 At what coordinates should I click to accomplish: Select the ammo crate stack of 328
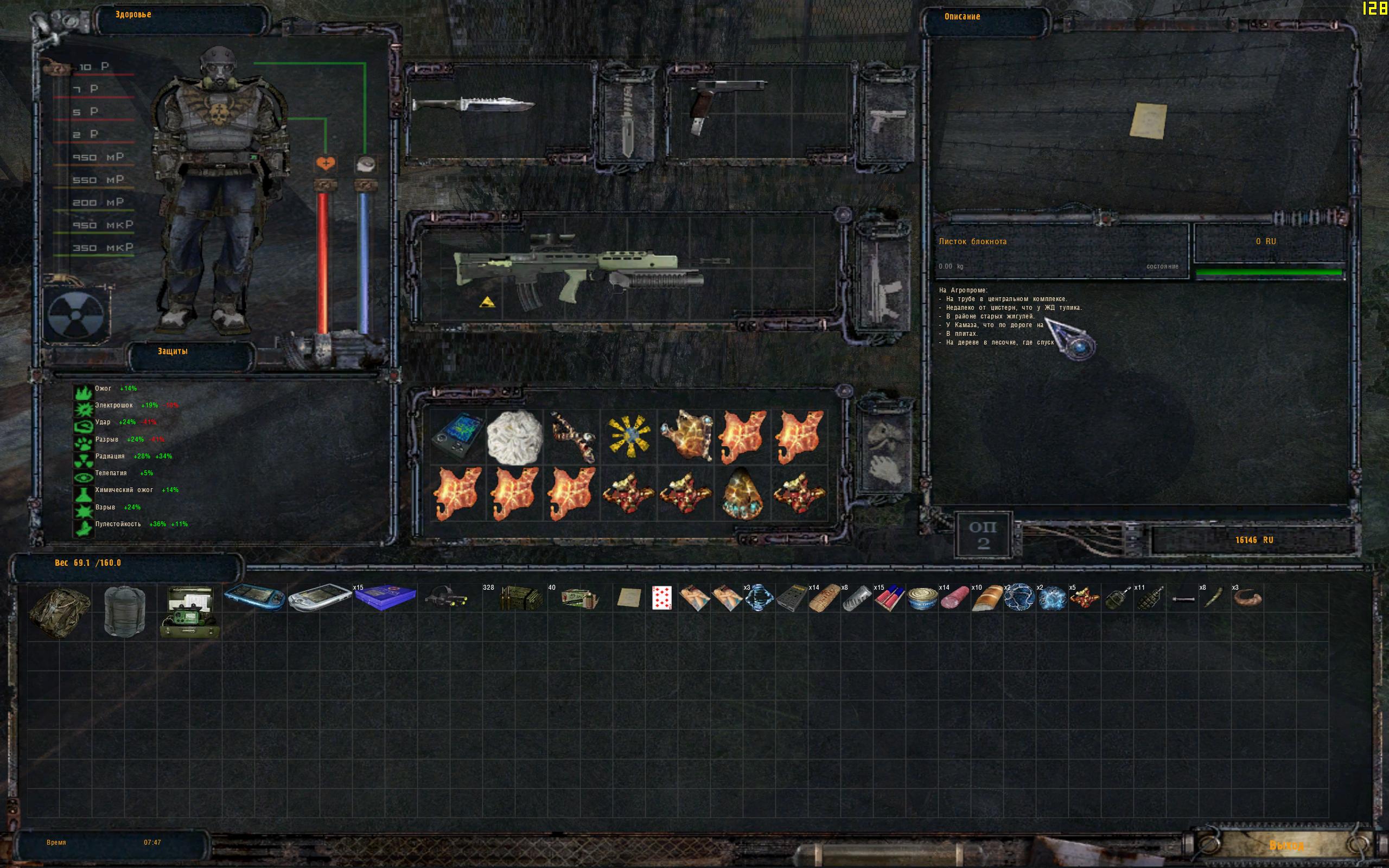coord(520,599)
